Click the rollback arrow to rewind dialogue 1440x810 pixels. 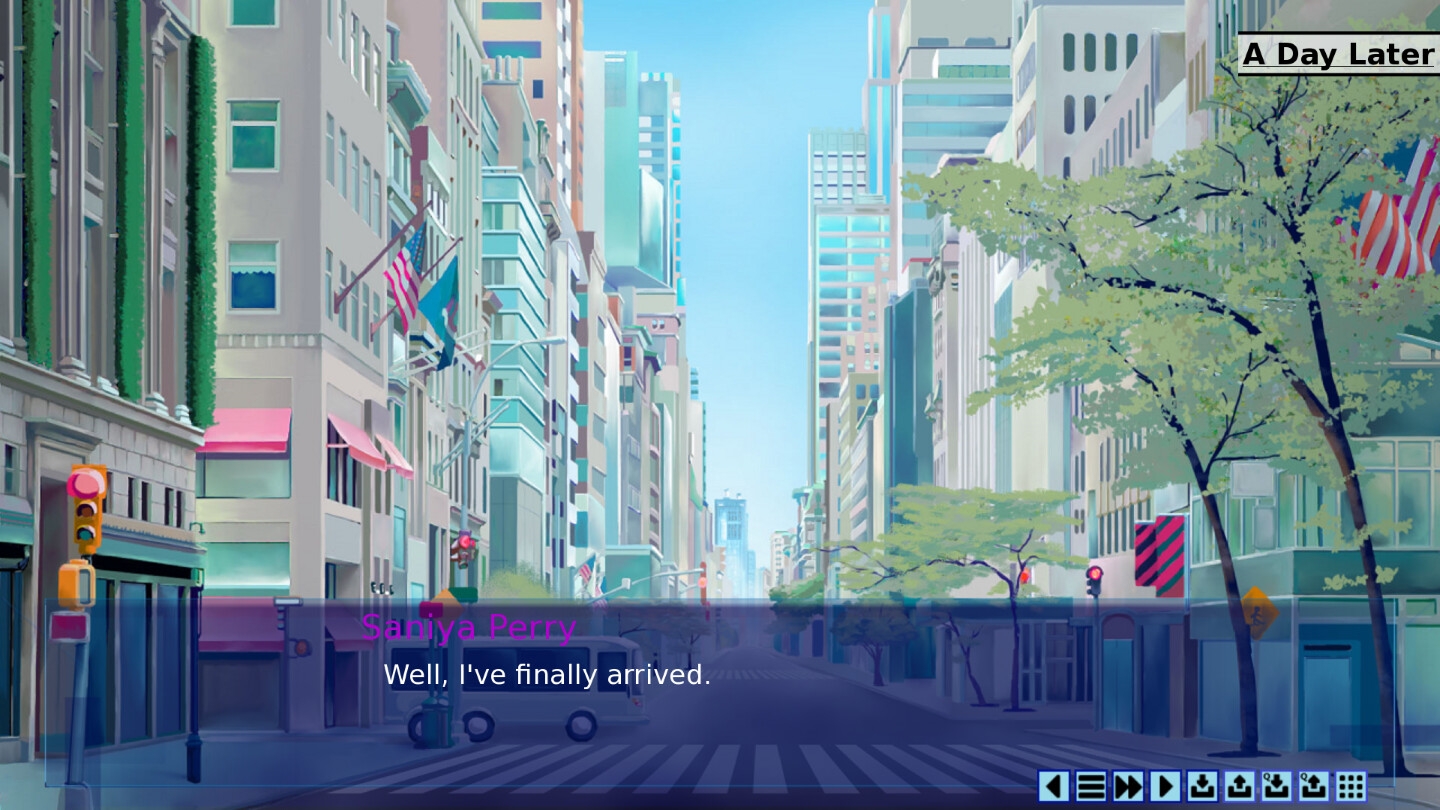click(1053, 785)
